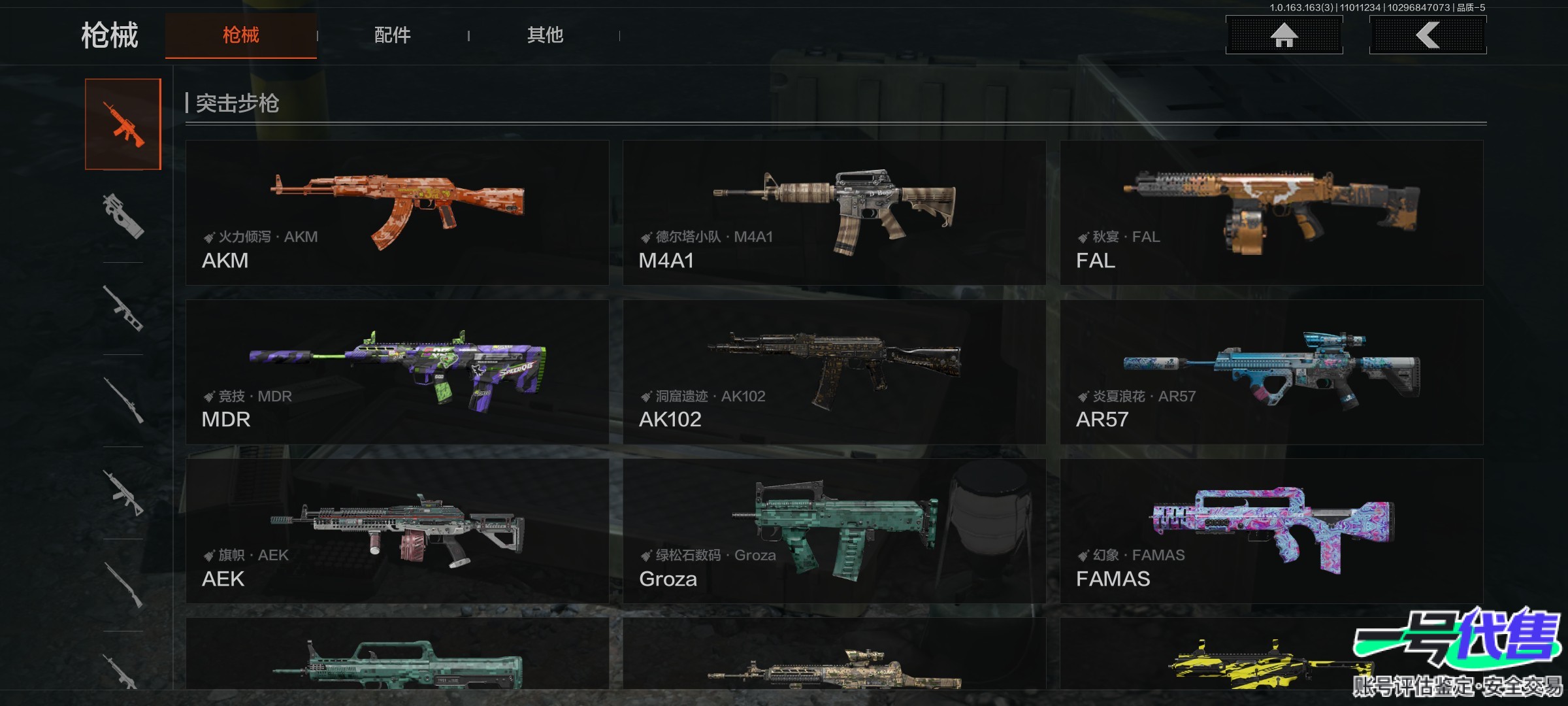
Task: Choose the submachine gun category icon
Action: pos(123,216)
